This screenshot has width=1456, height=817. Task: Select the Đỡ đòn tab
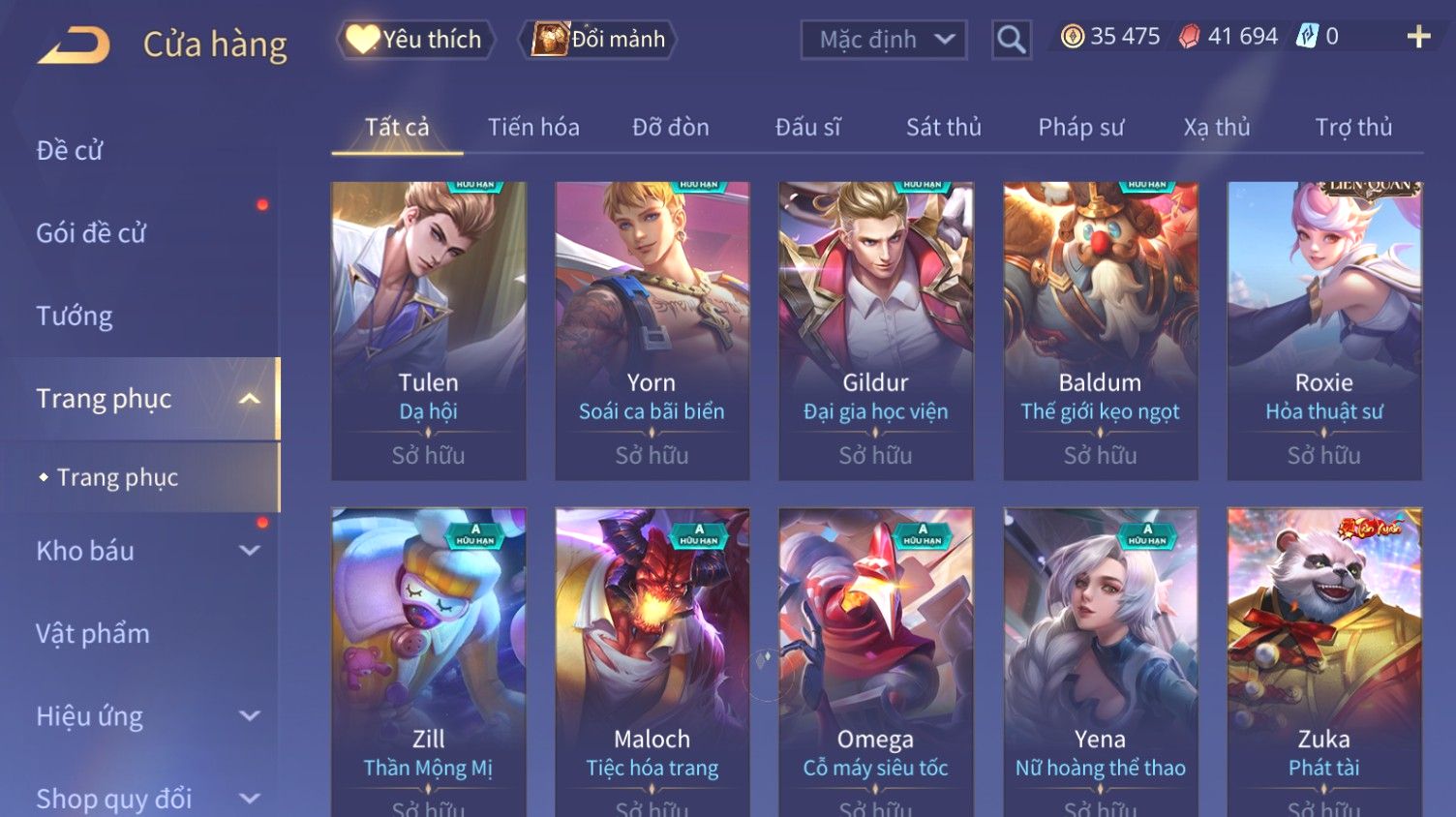click(x=670, y=127)
